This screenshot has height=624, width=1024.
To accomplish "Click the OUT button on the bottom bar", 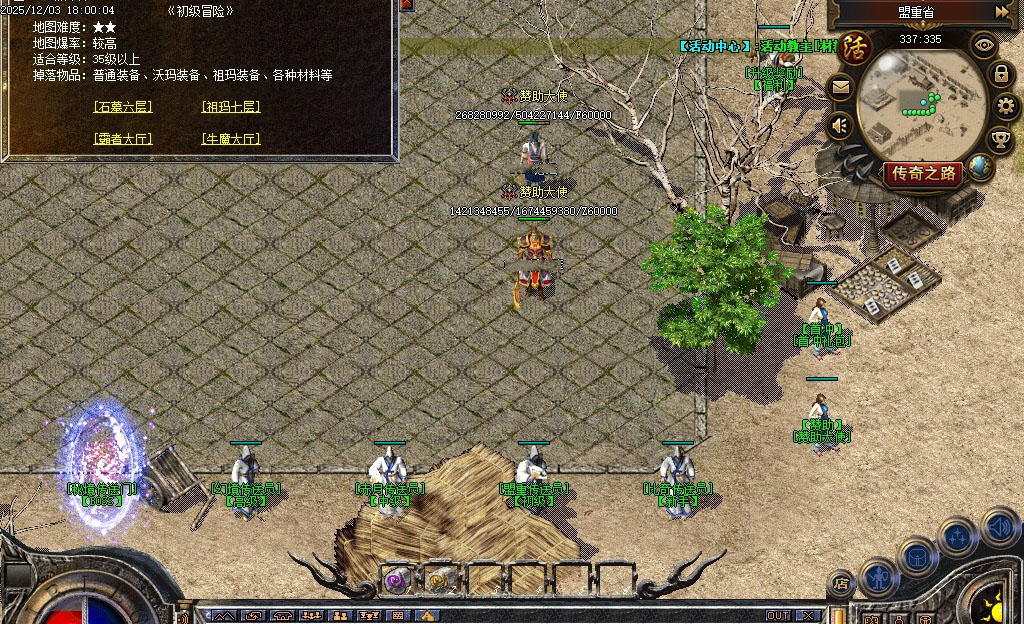I will [x=777, y=615].
